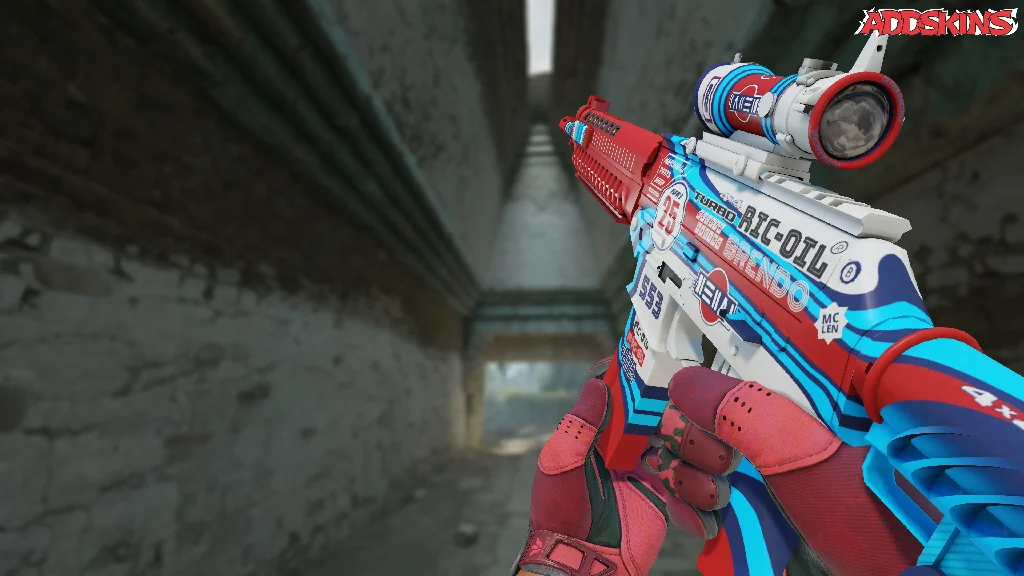Click the ADDSKINS watermark logo
Image resolution: width=1024 pixels, height=576 pixels.
click(x=938, y=22)
